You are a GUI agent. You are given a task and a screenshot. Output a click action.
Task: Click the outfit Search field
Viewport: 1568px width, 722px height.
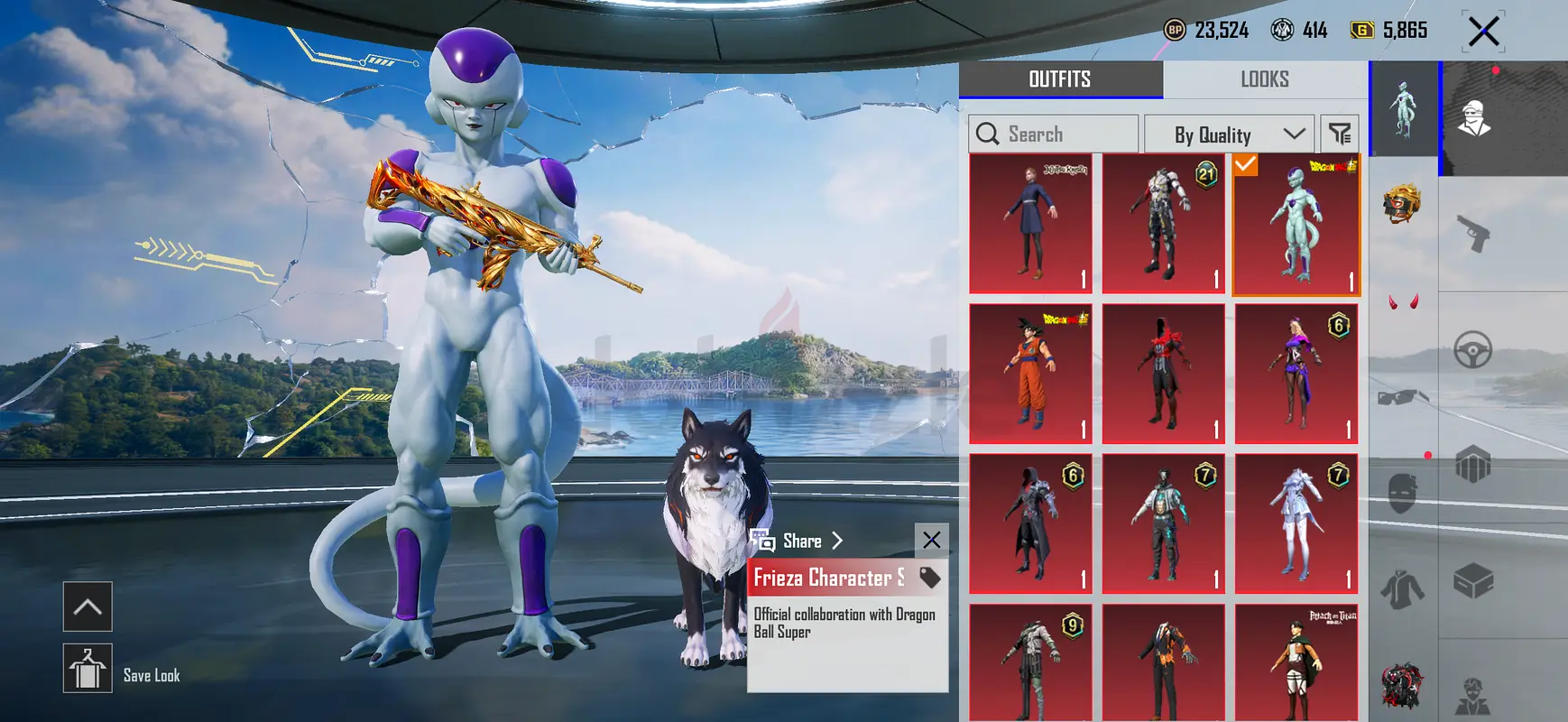point(1053,134)
